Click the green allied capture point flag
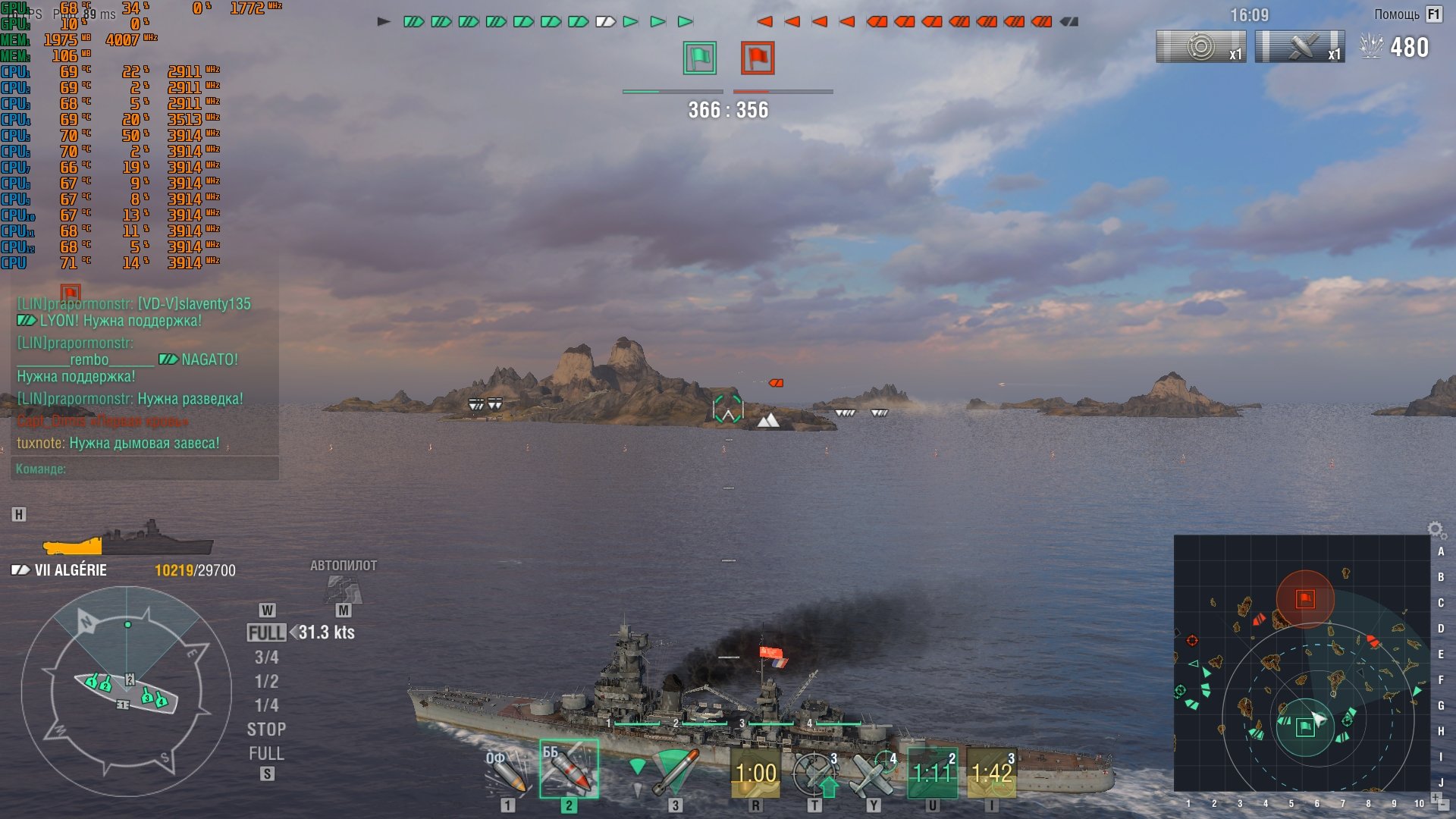1456x819 pixels. pyautogui.click(x=699, y=58)
